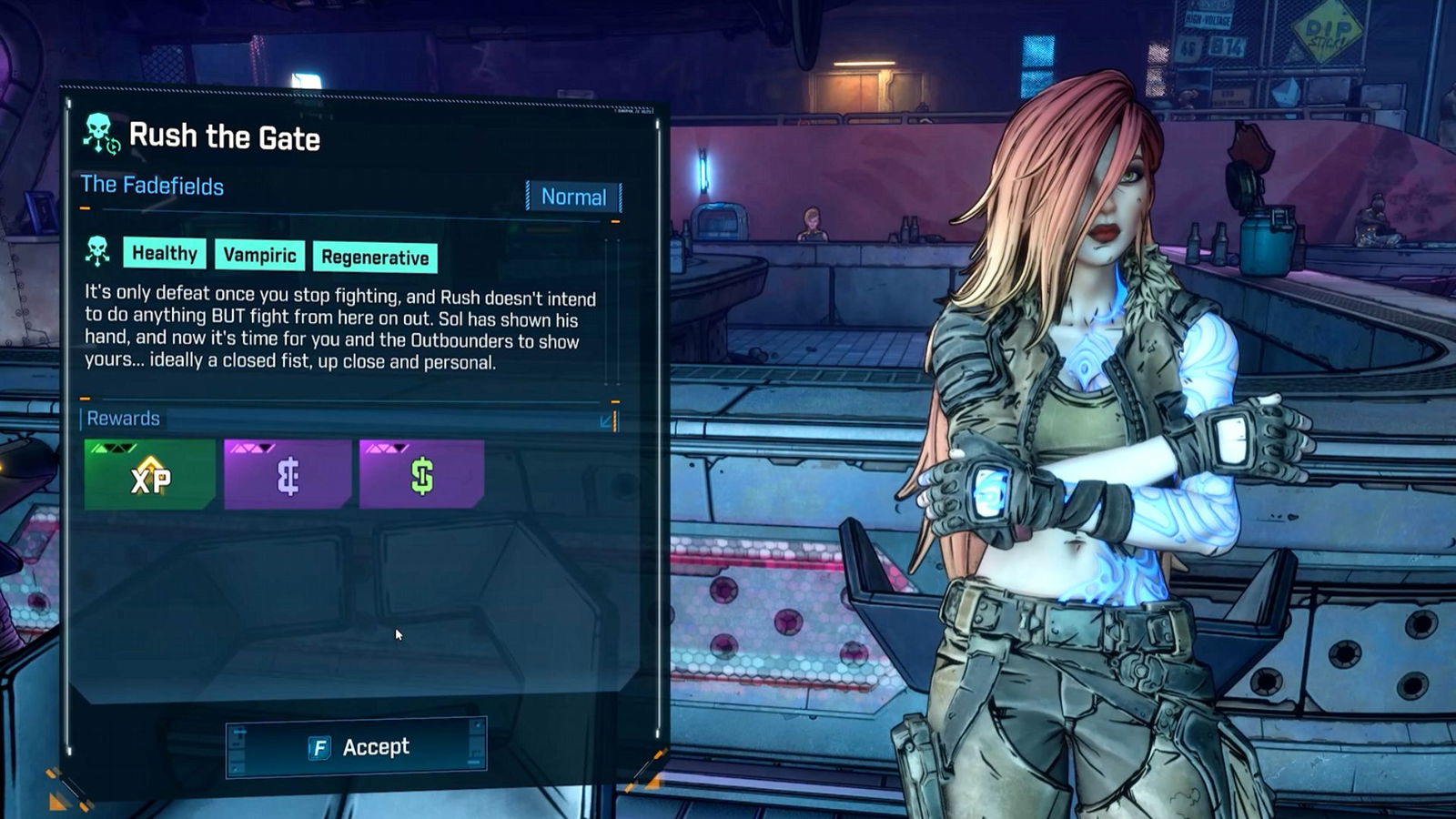Toggle the Healthy enemy modifier tag
Viewport: 1456px width, 819px height.
coord(164,254)
